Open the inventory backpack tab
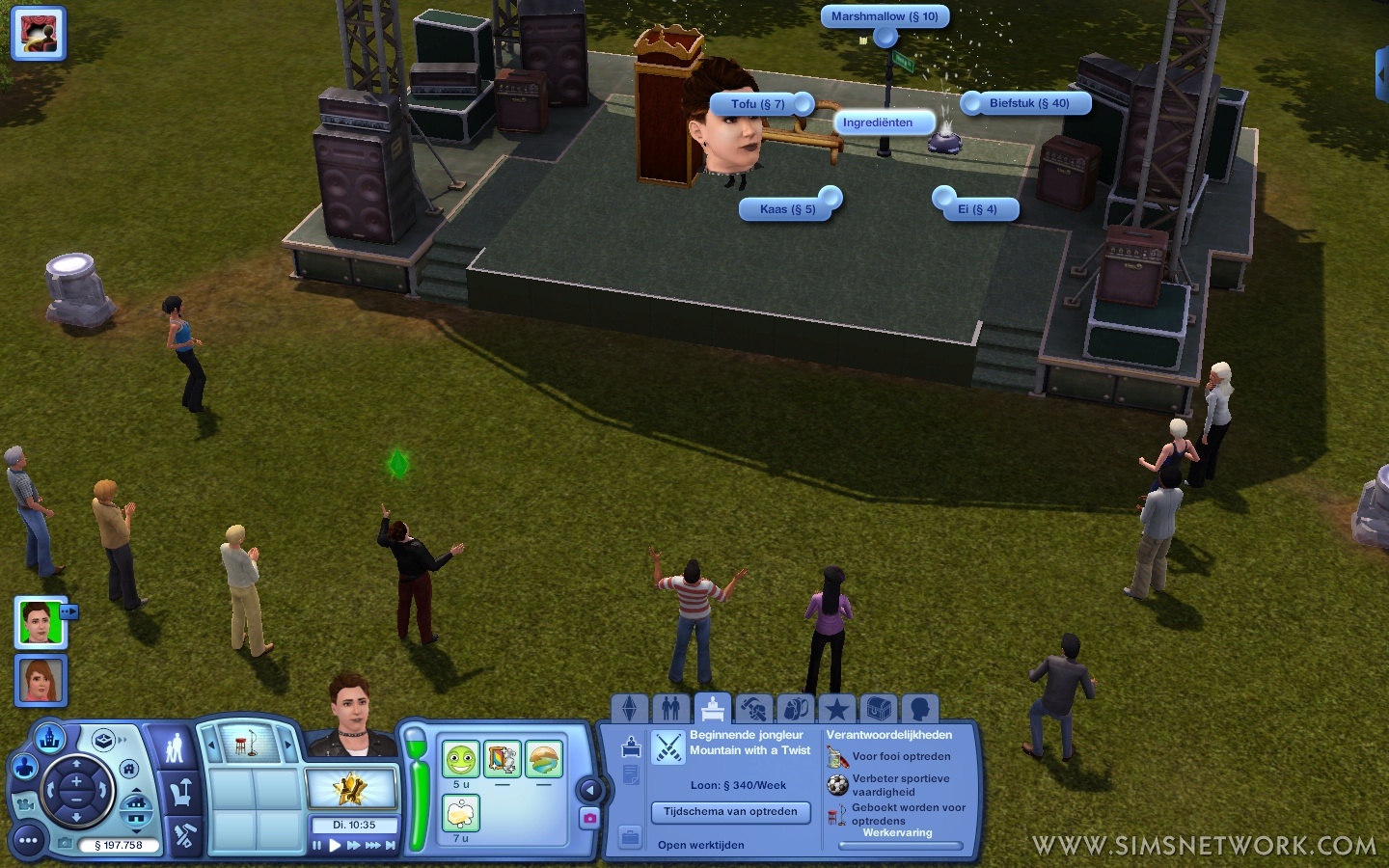This screenshot has width=1389, height=868. click(x=795, y=709)
